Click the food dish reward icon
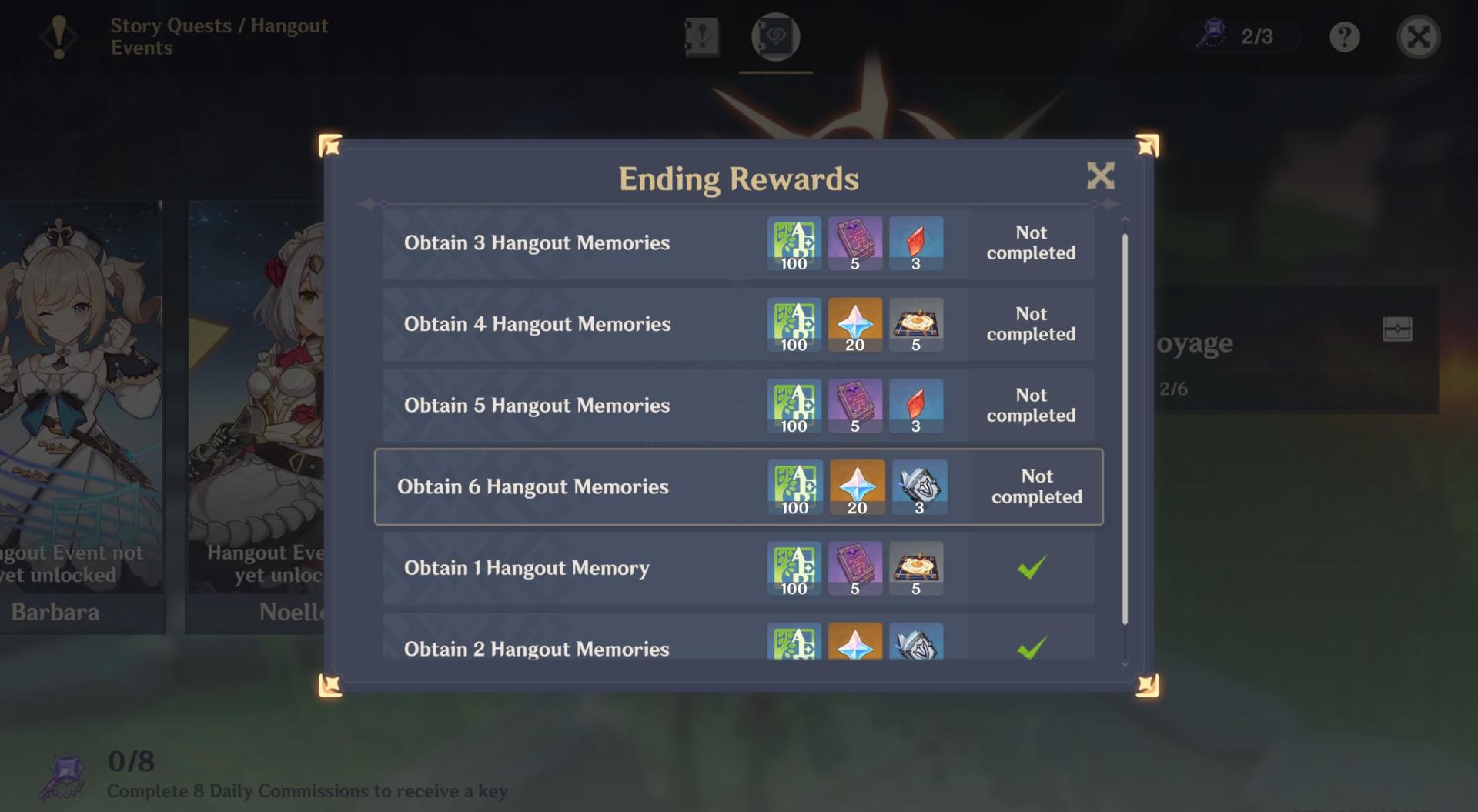The width and height of the screenshot is (1478, 812). click(x=916, y=324)
